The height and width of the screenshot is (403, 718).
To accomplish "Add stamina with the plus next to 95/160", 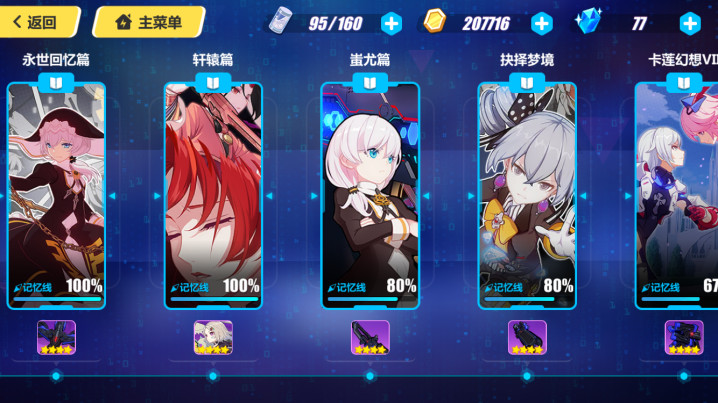I will (x=391, y=23).
